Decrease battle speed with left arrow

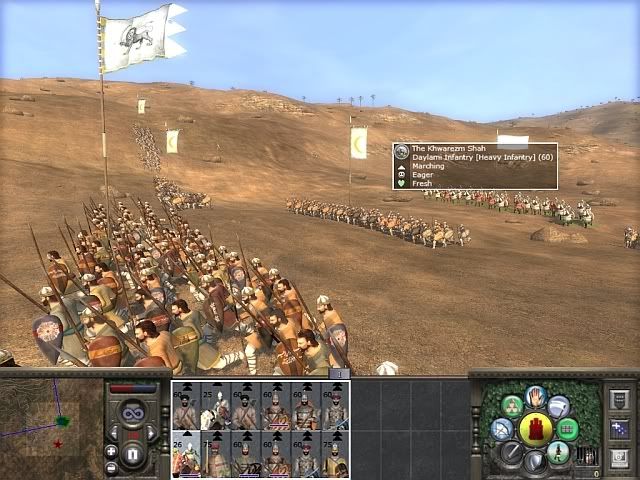coord(113,432)
